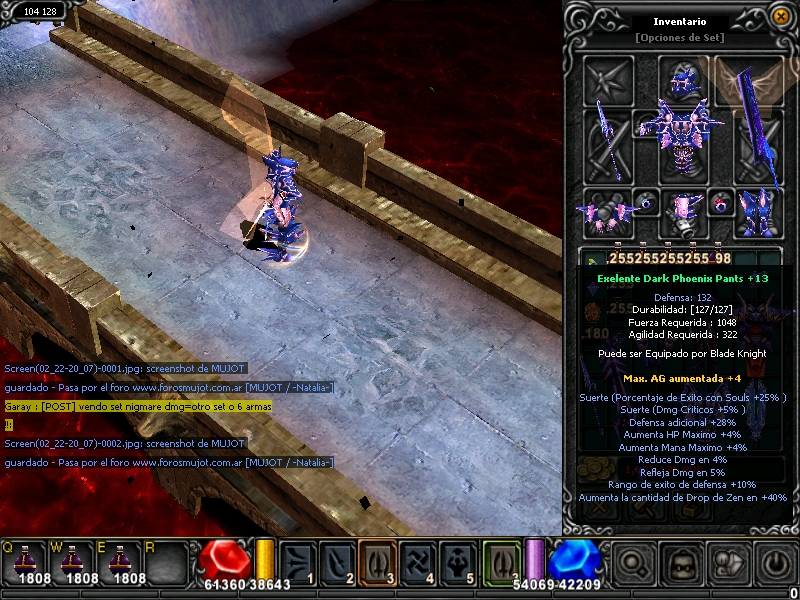Activate the skill in hotbar slot 1
Screen dimensions: 800x600
tap(297, 563)
